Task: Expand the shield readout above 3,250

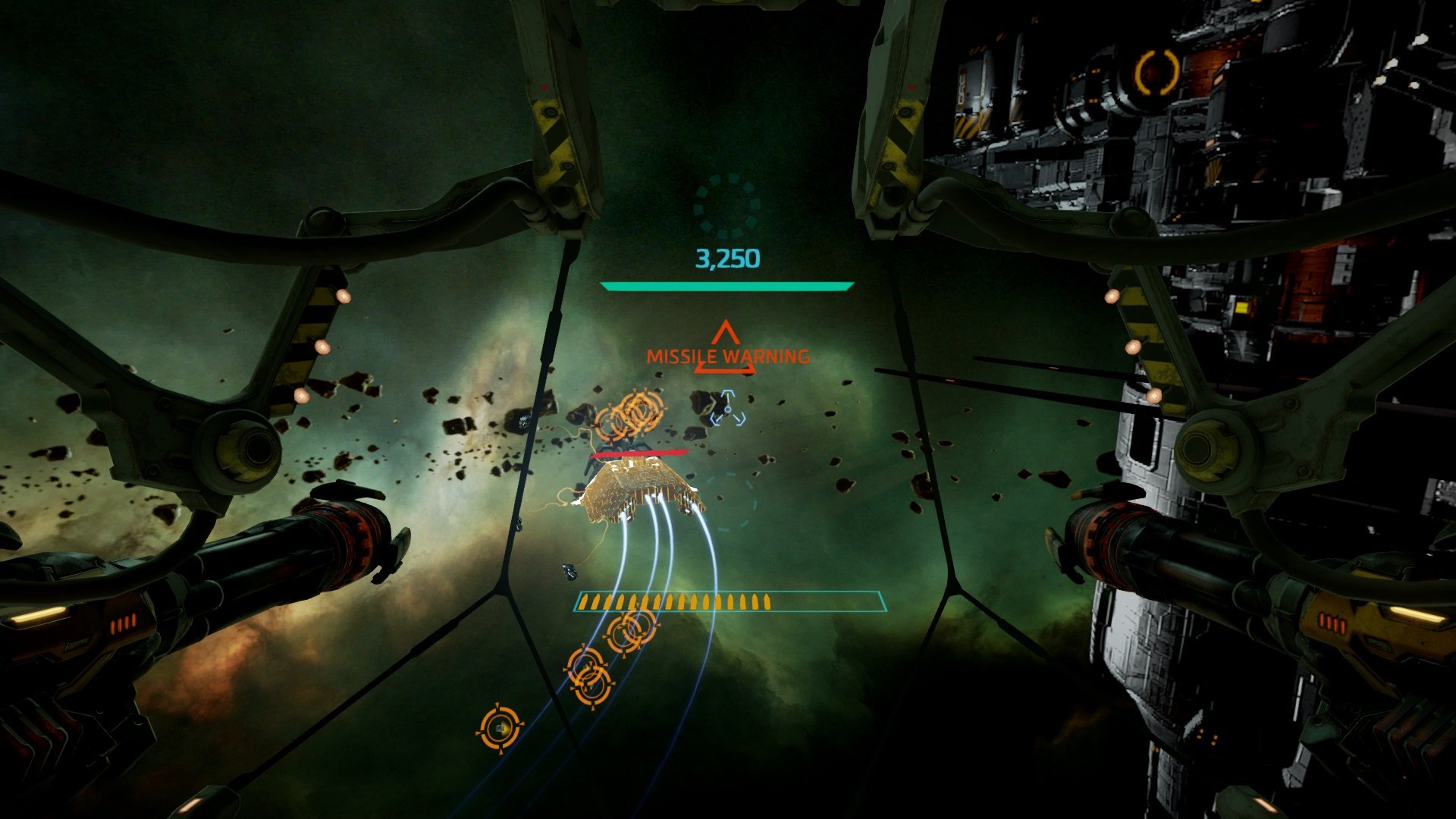Action: [724, 287]
